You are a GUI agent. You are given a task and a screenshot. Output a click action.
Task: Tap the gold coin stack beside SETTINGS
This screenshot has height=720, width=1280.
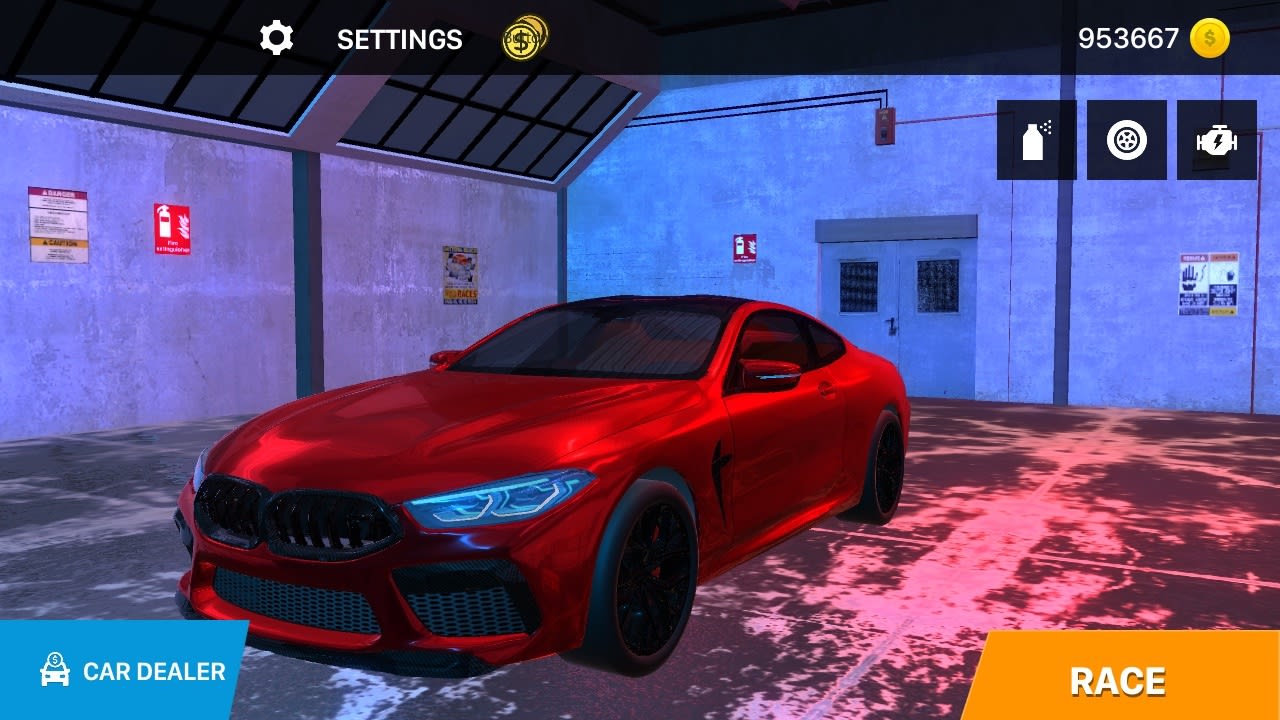coord(521,40)
